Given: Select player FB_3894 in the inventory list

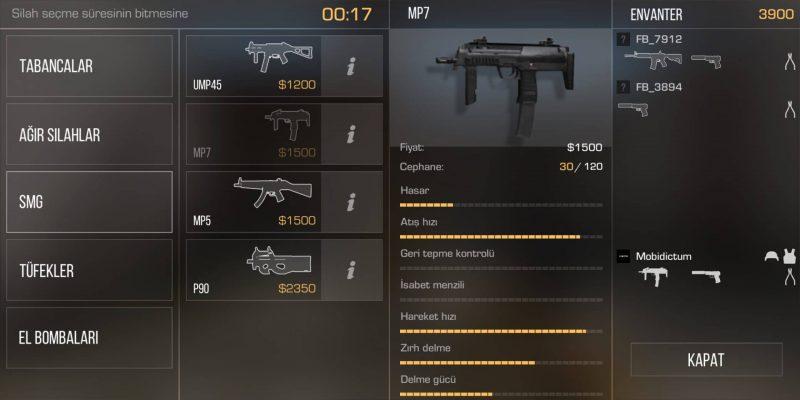Looking at the screenshot, I should click(660, 87).
